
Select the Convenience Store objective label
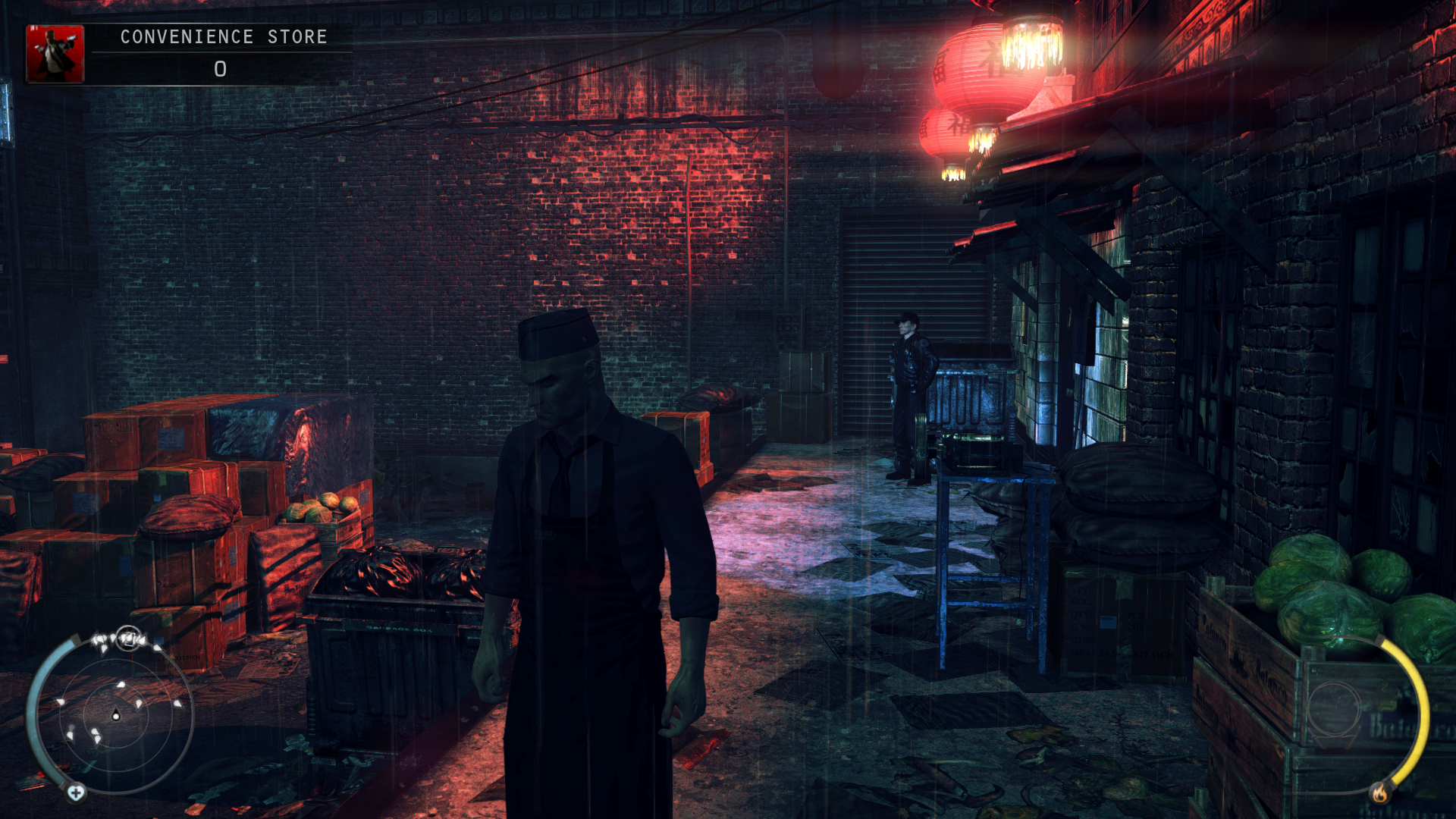tap(224, 37)
